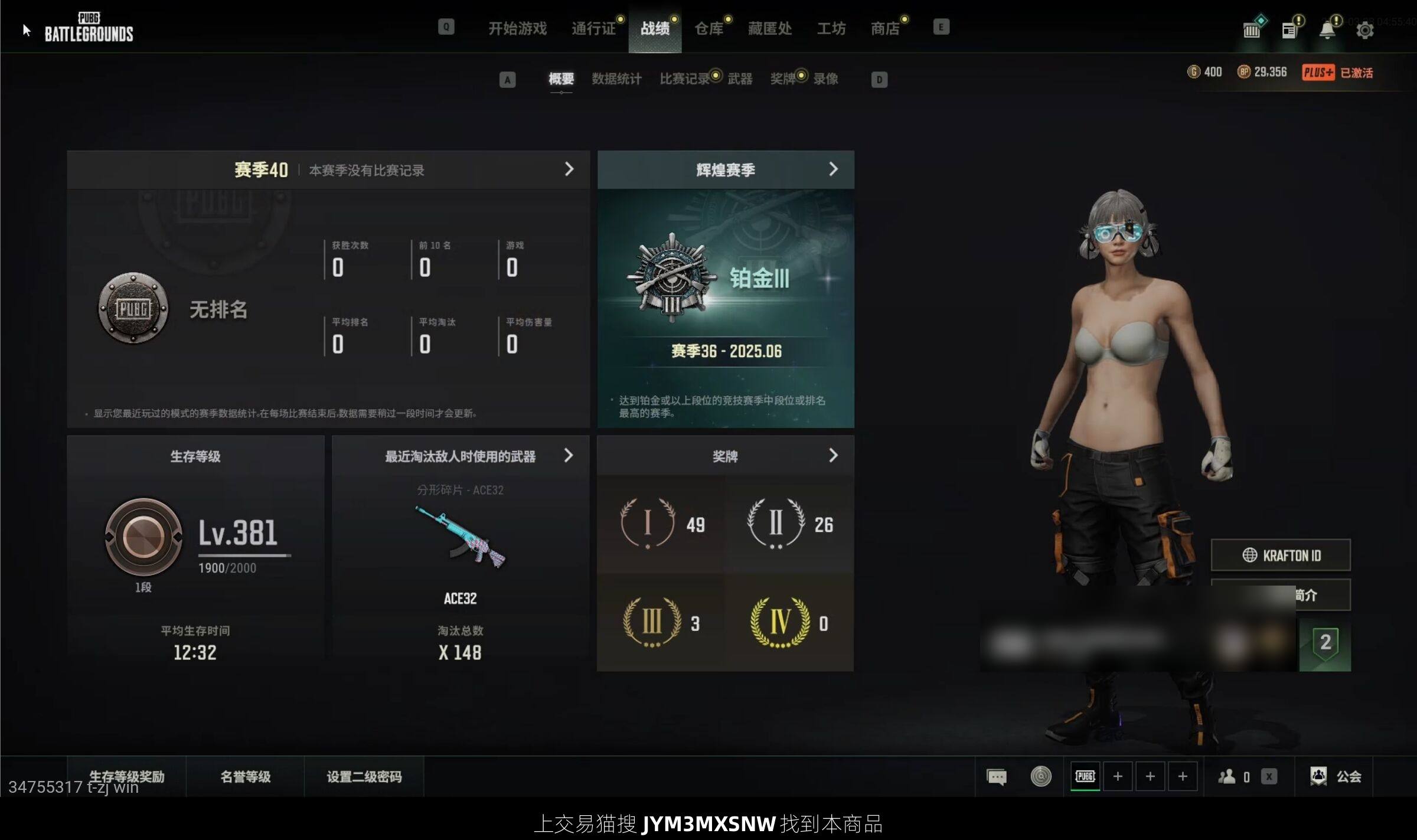This screenshot has height=840, width=1417.
Task: Open 生存等级奖励 survival level rewards
Action: pyautogui.click(x=127, y=776)
